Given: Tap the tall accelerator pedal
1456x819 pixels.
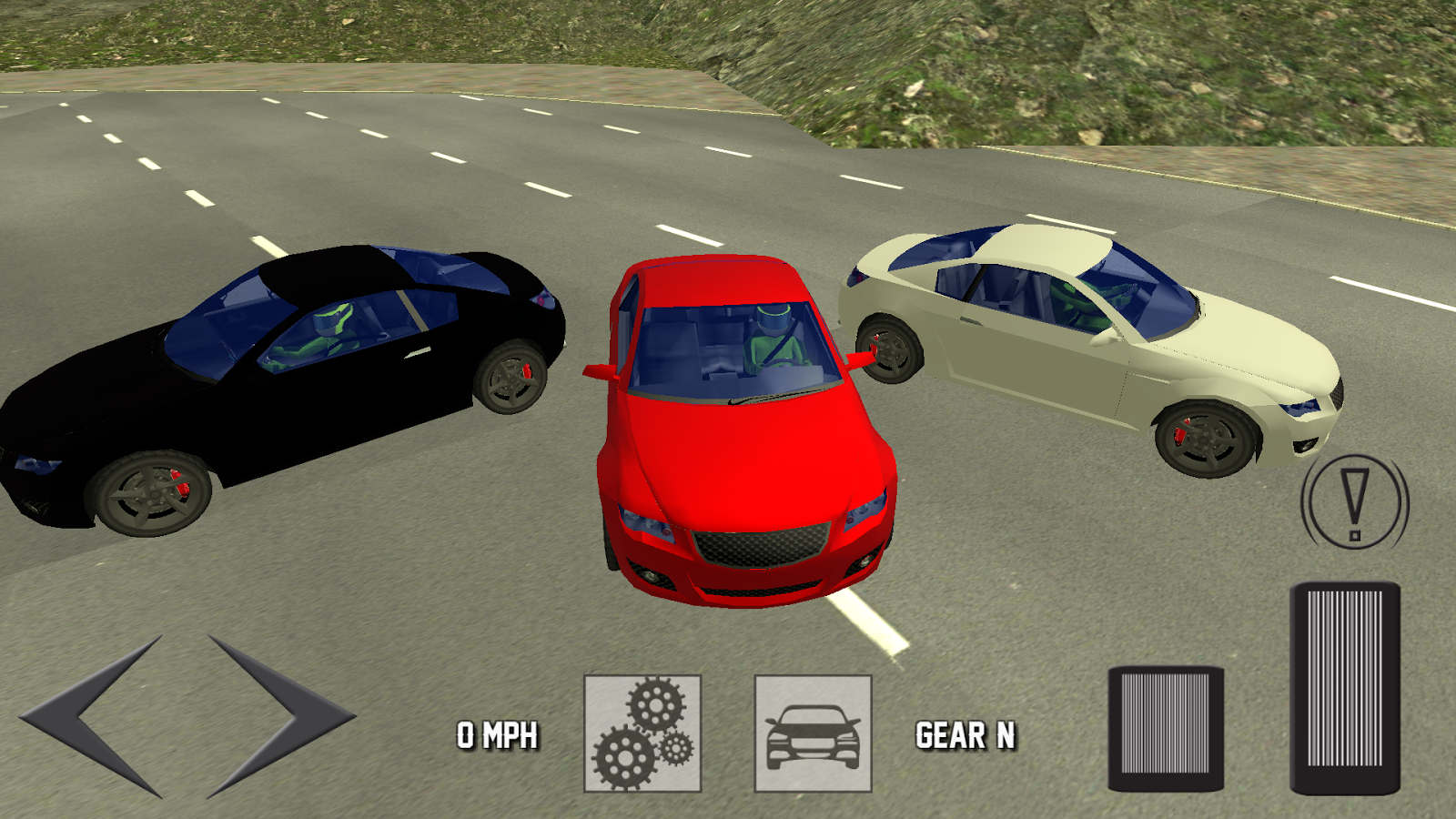Looking at the screenshot, I should (x=1344, y=688).
